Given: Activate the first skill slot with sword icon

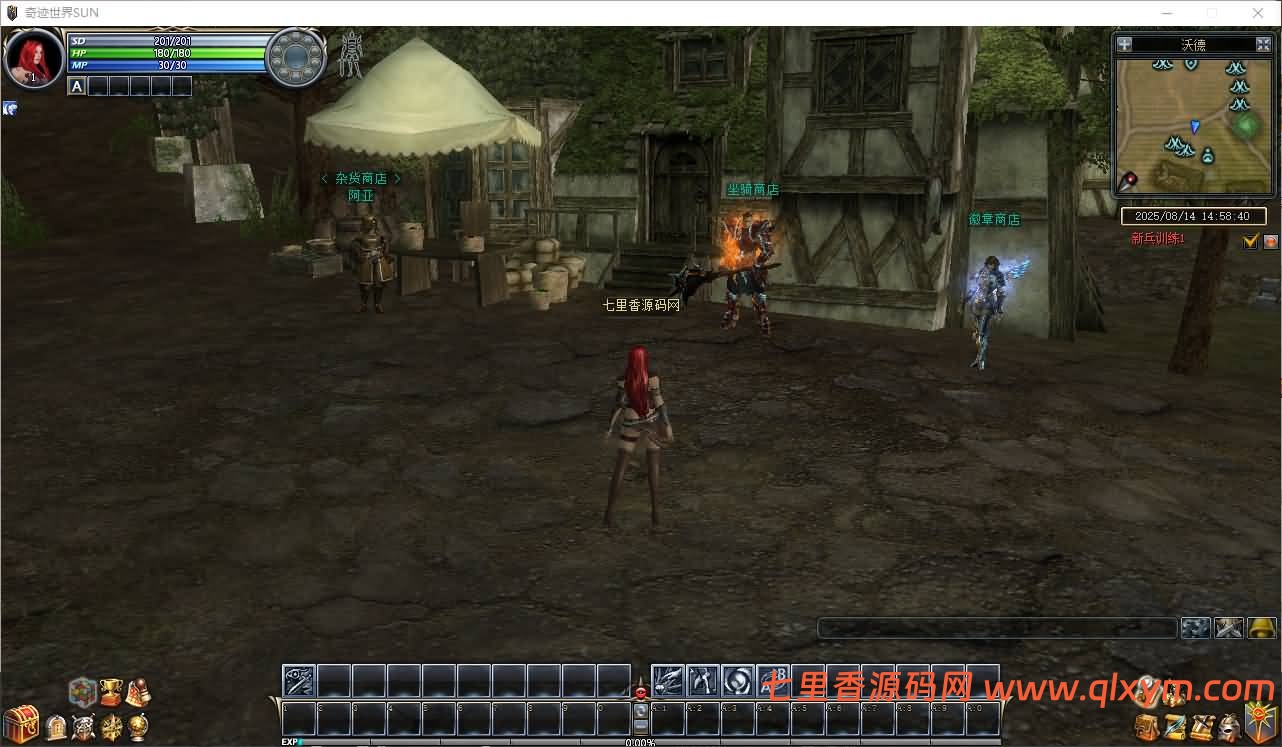Looking at the screenshot, I should [x=299, y=681].
